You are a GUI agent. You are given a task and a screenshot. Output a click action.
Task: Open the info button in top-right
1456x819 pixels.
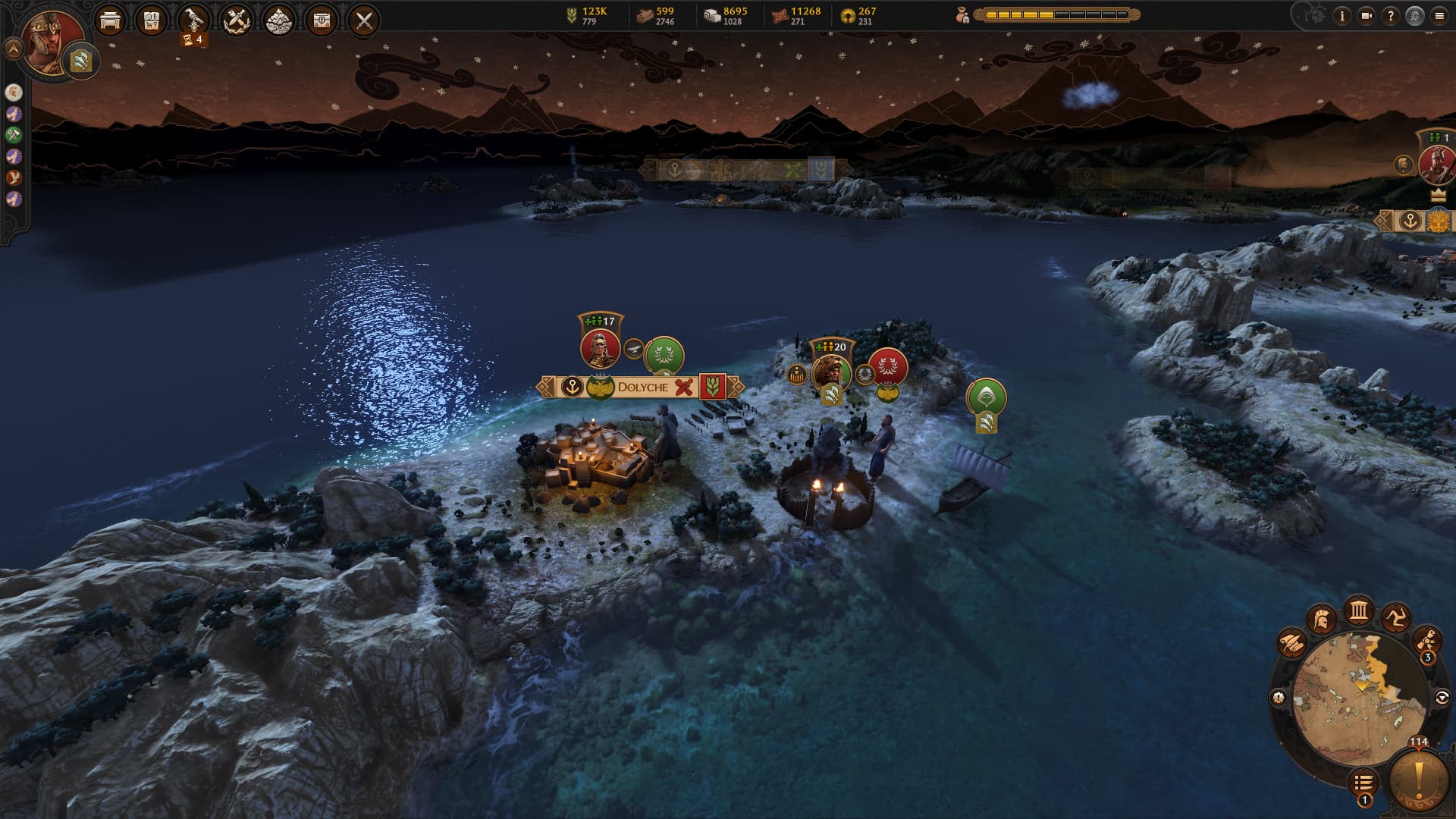tap(1342, 16)
